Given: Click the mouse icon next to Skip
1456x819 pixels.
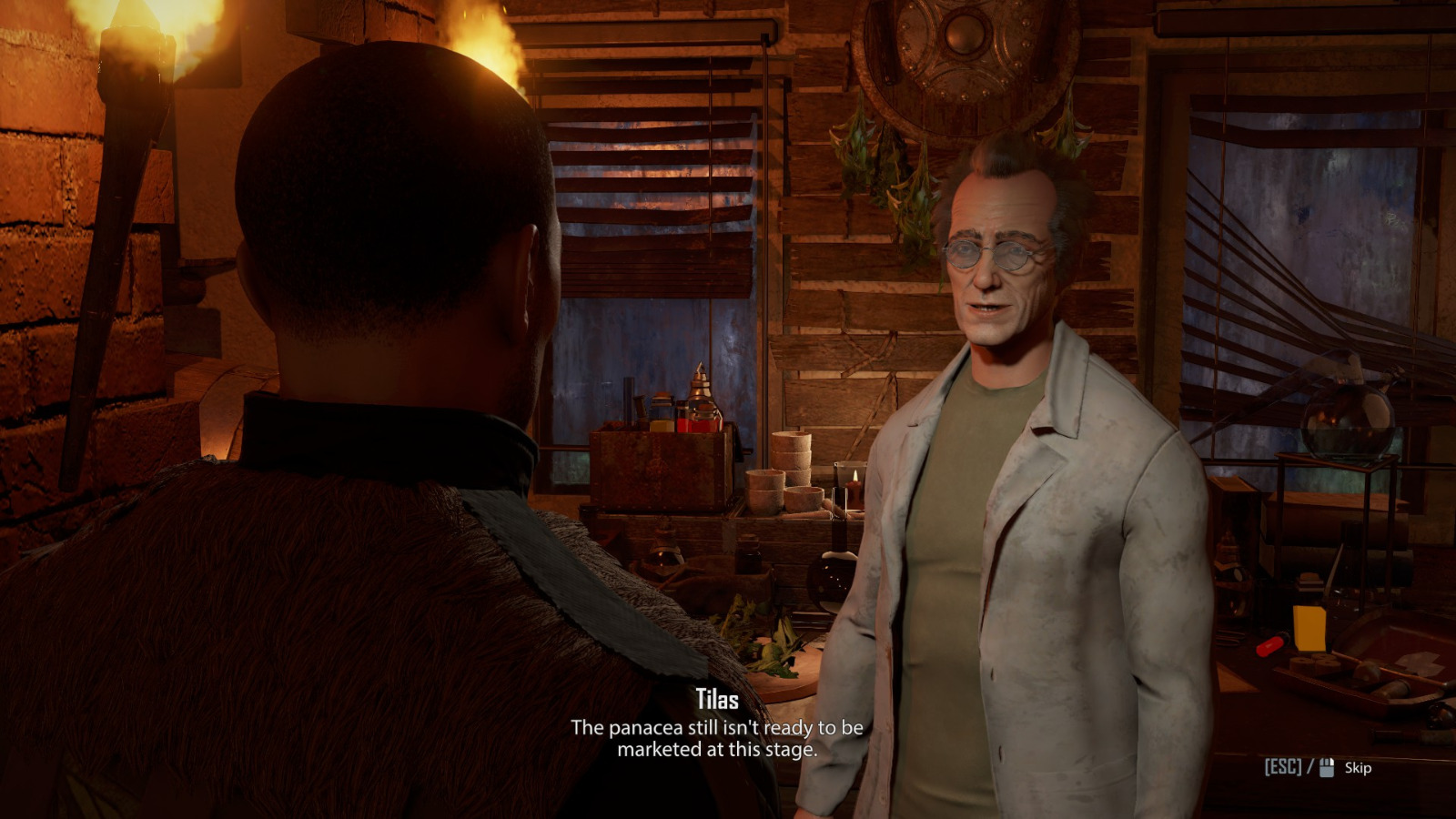Looking at the screenshot, I should coord(1325,767).
